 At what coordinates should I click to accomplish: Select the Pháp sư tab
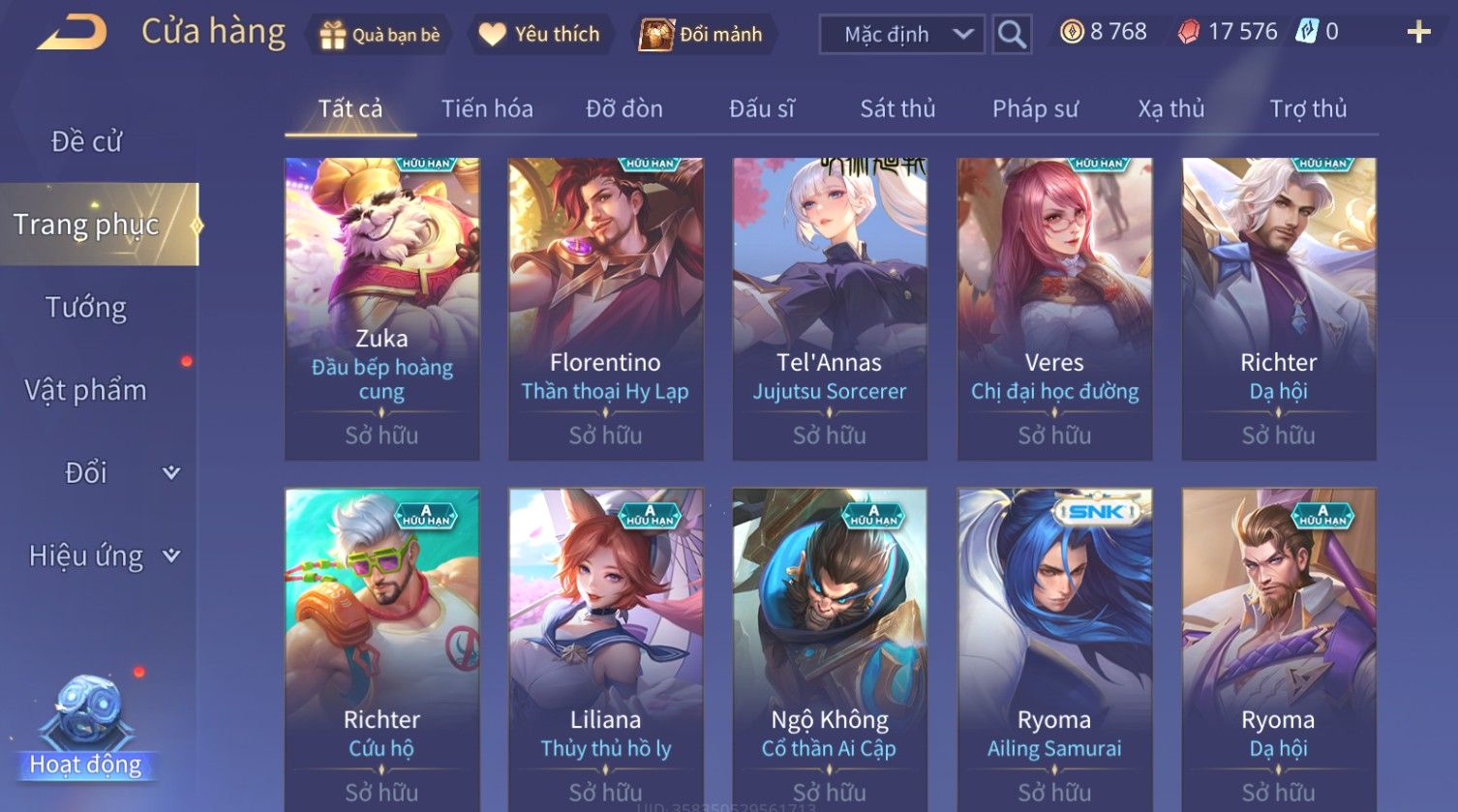(1035, 108)
